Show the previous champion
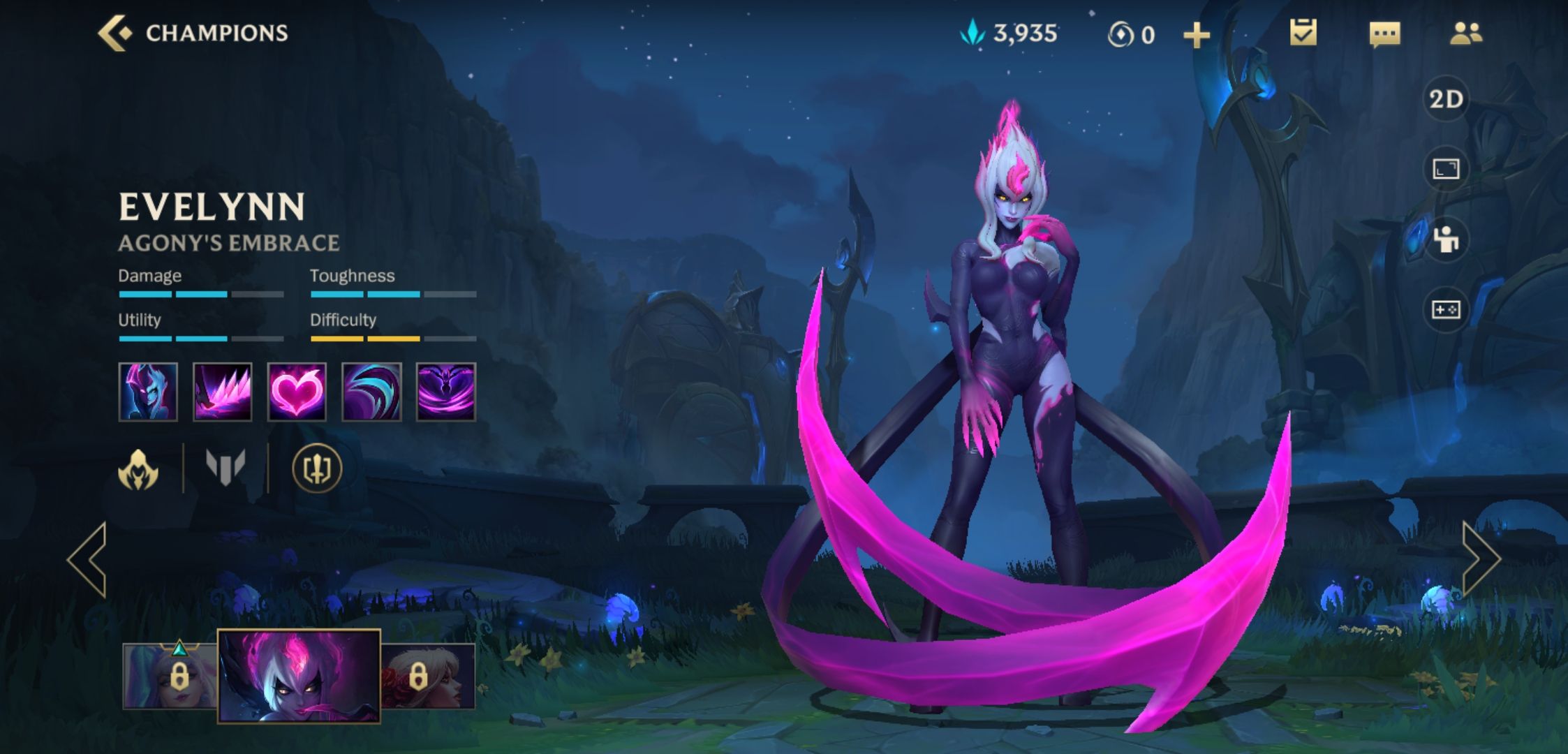The height and width of the screenshot is (754, 1568). coord(88,559)
